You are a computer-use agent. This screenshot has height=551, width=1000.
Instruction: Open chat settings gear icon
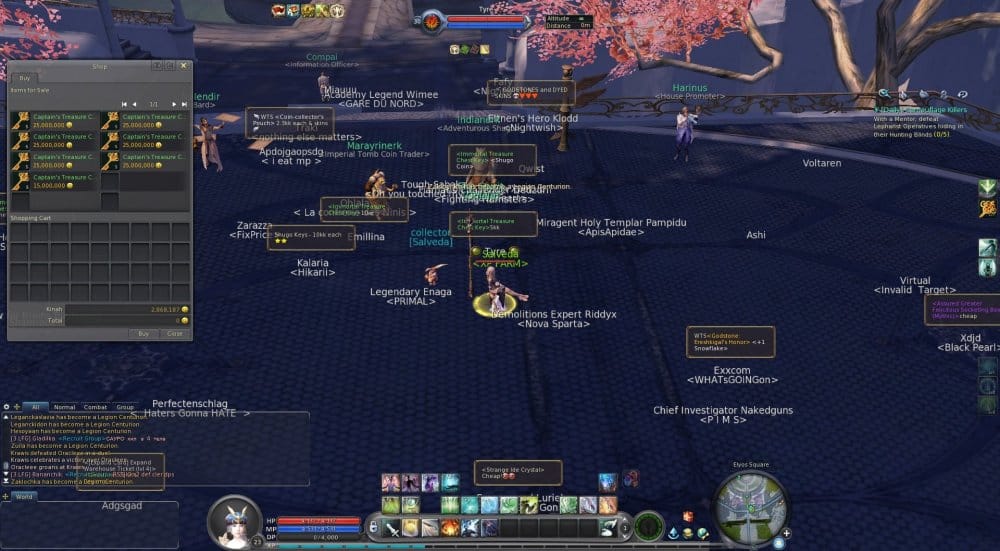pyautogui.click(x=7, y=407)
